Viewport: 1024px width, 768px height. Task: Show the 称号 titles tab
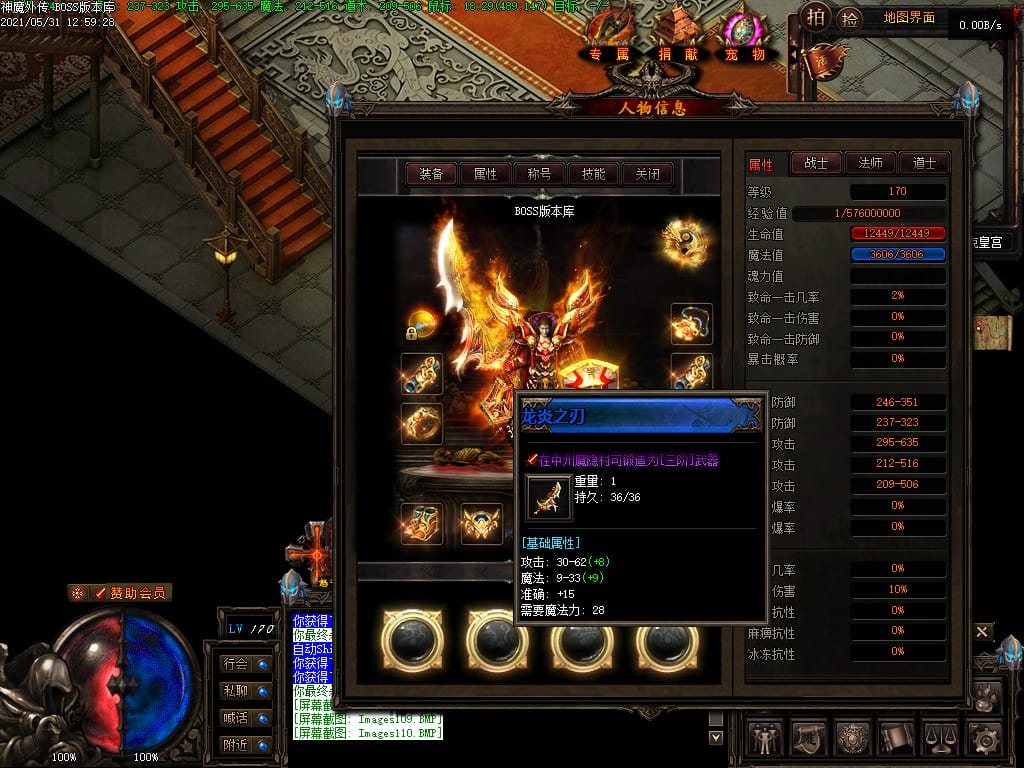click(x=539, y=174)
